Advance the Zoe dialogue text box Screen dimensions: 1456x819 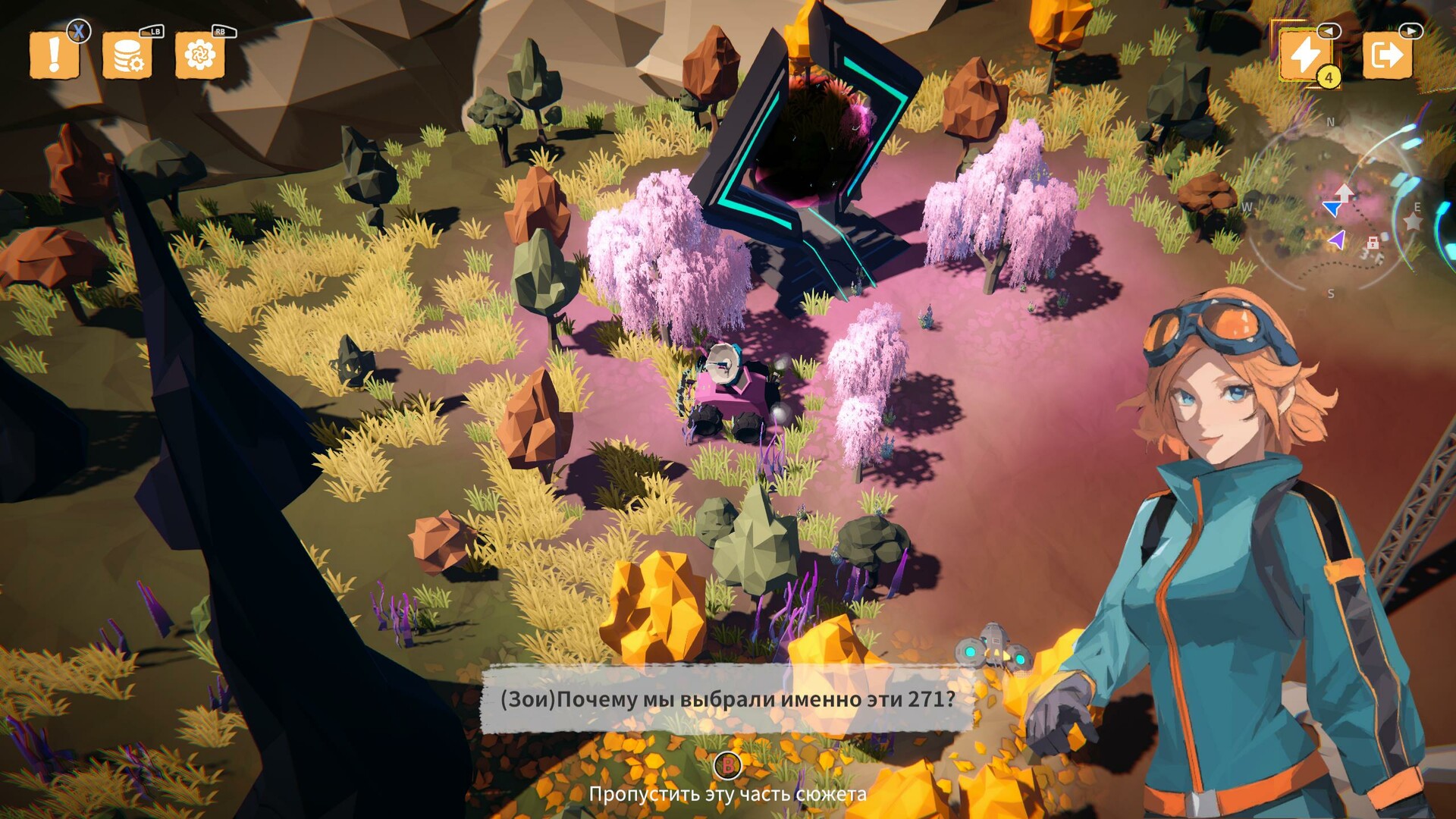726,699
